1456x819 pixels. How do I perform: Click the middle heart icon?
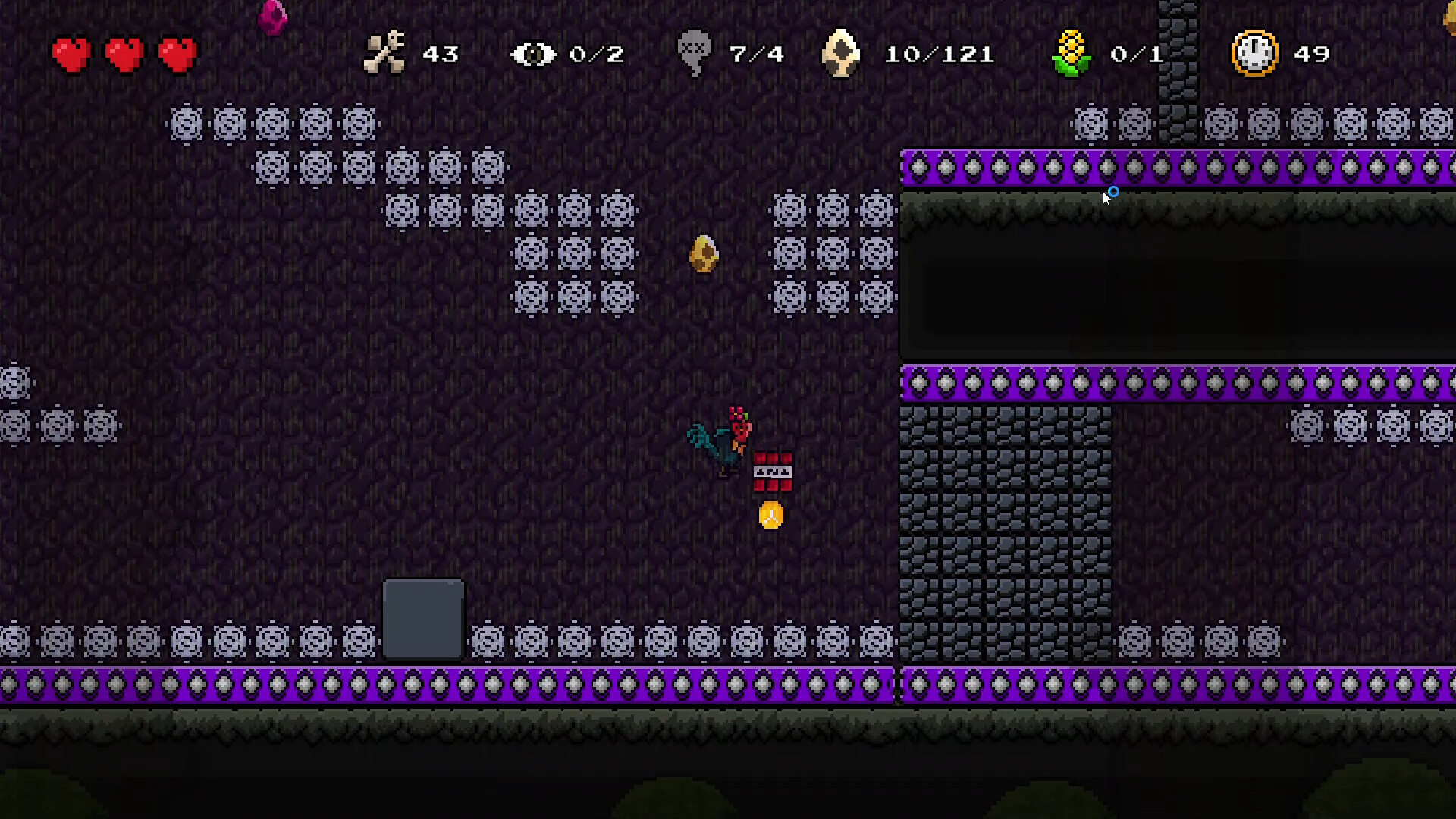[124, 53]
